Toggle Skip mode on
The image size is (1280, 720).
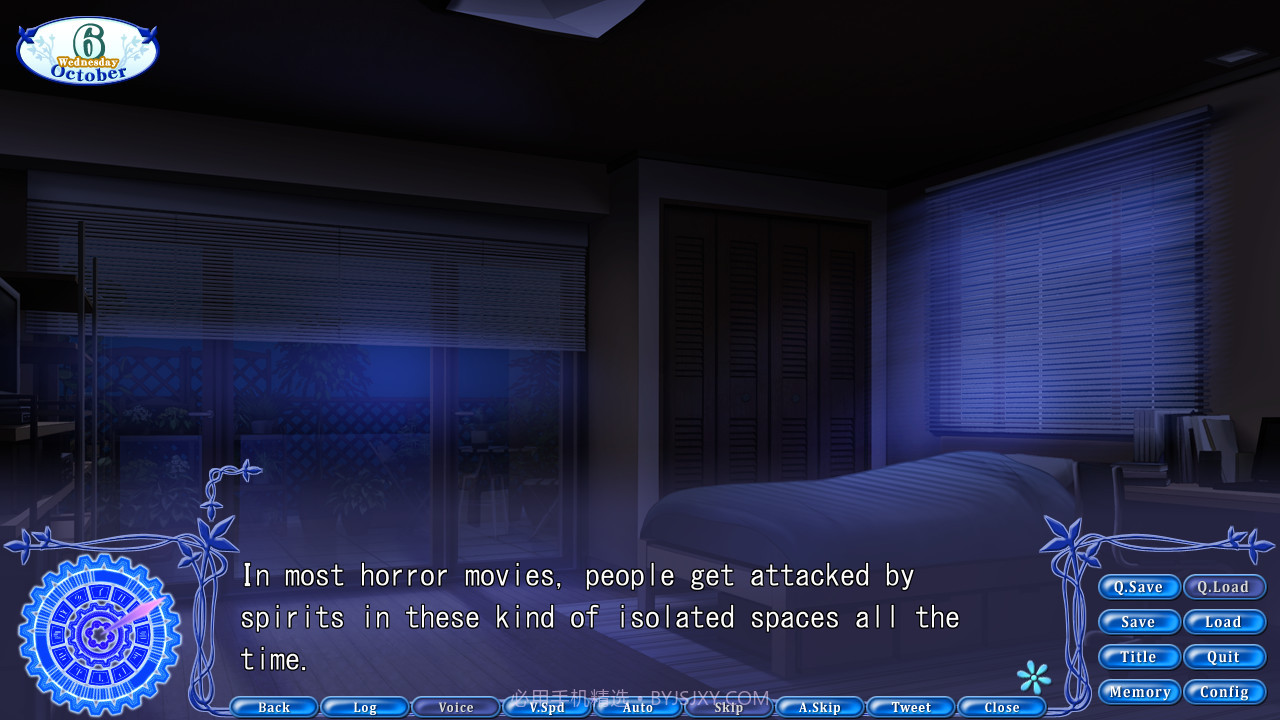[x=728, y=707]
